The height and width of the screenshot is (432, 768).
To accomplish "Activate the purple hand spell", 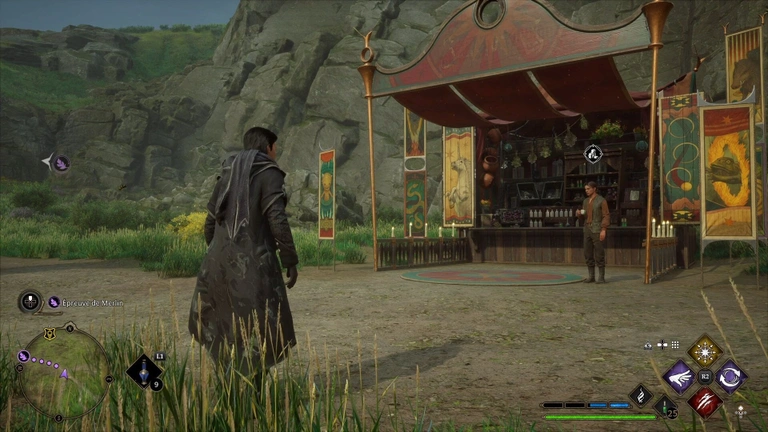I will pos(680,376).
